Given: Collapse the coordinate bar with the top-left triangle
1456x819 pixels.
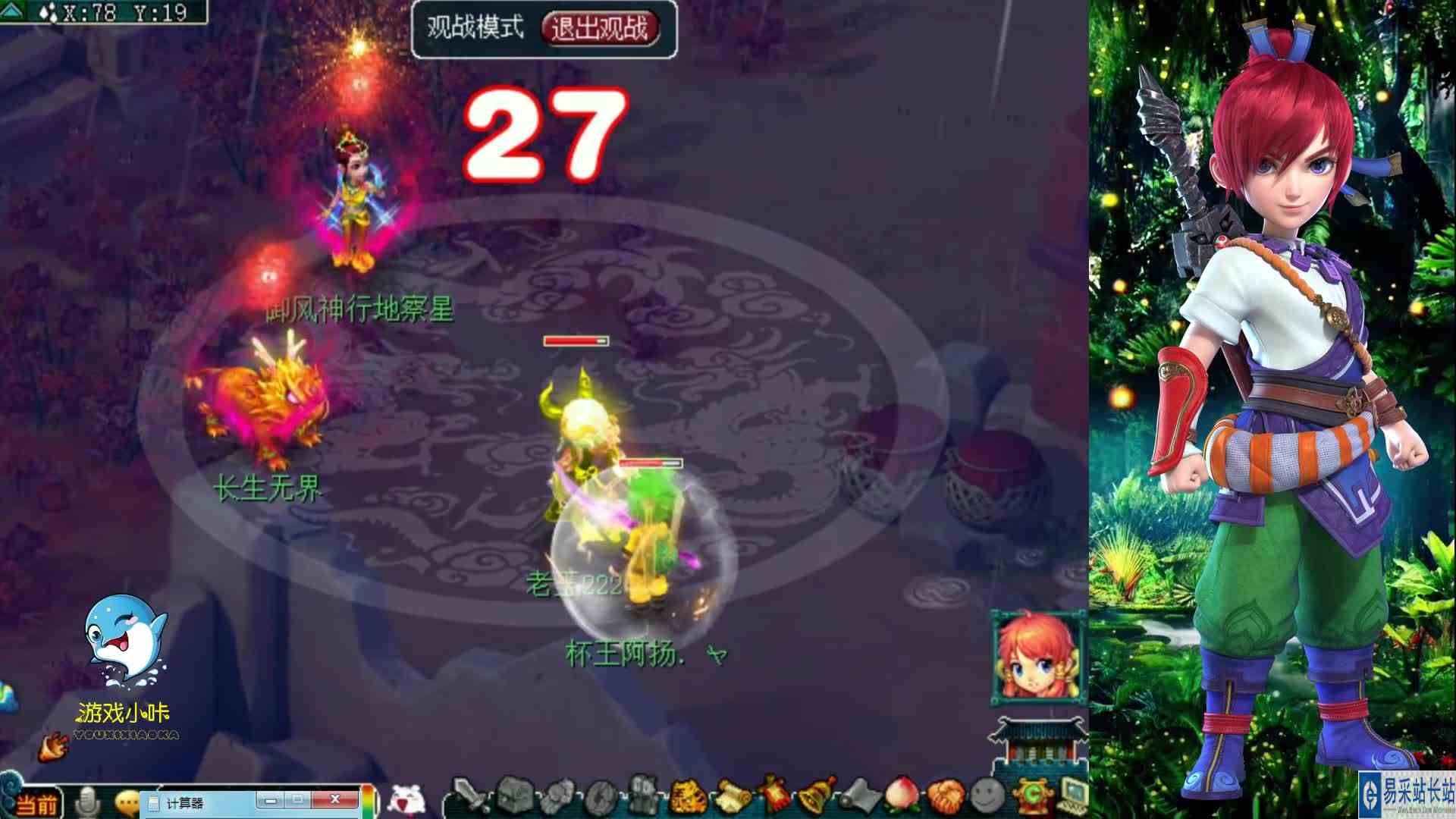Looking at the screenshot, I should pos(11,10).
